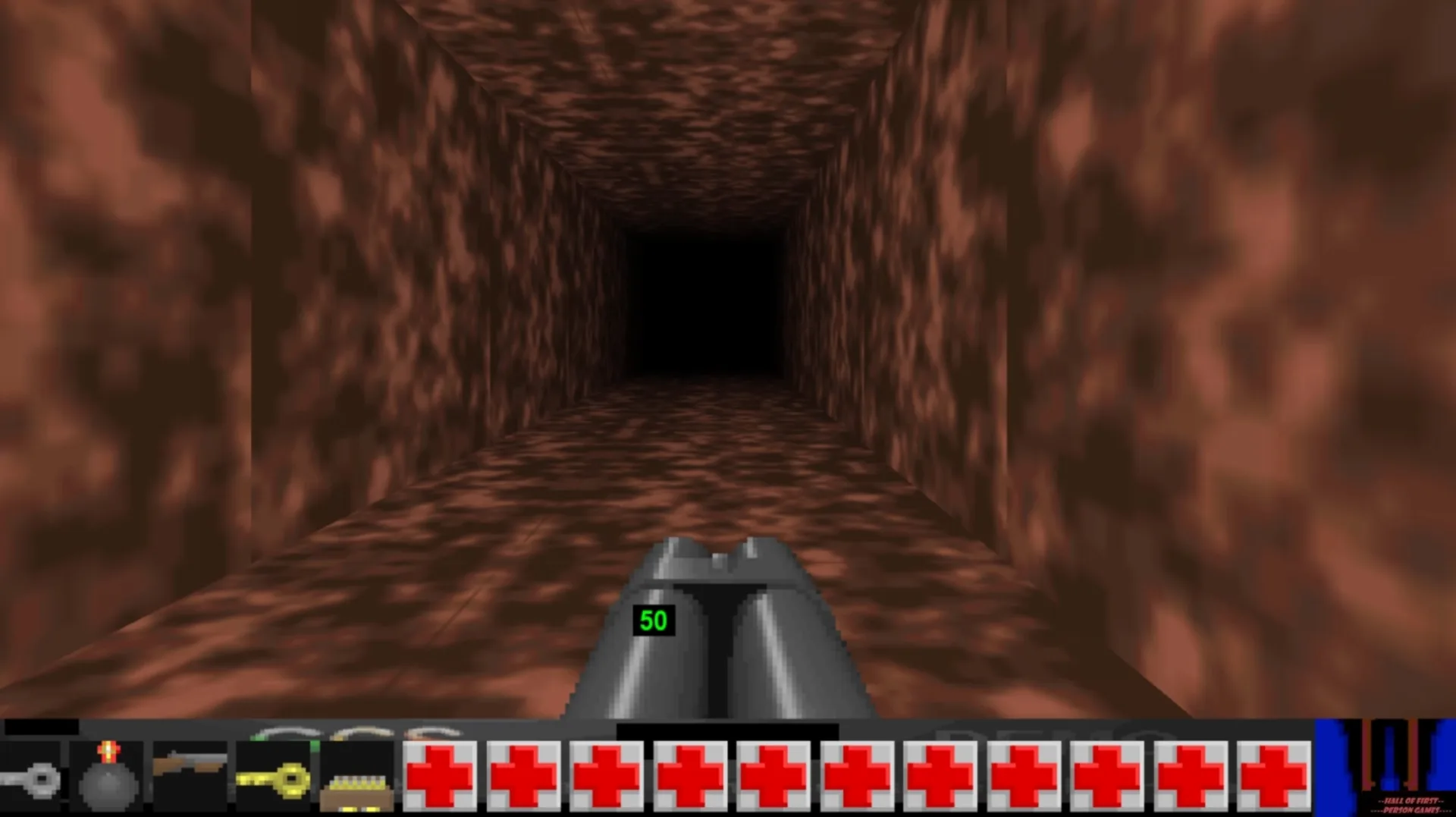Viewport: 1456px width, 817px height.
Task: Use the third medkit from the left
Action: [607, 774]
